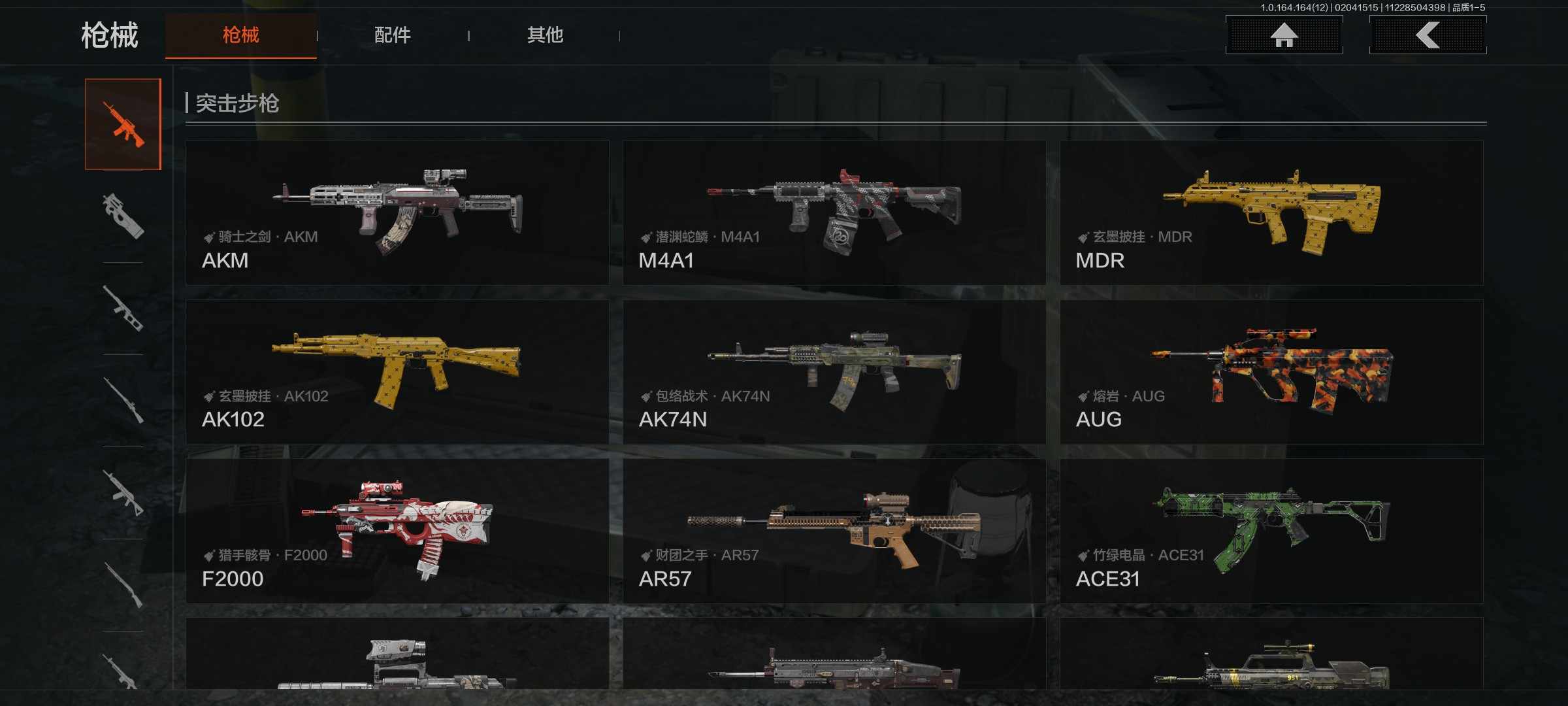
Task: Open the 配件 tab
Action: coord(392,35)
